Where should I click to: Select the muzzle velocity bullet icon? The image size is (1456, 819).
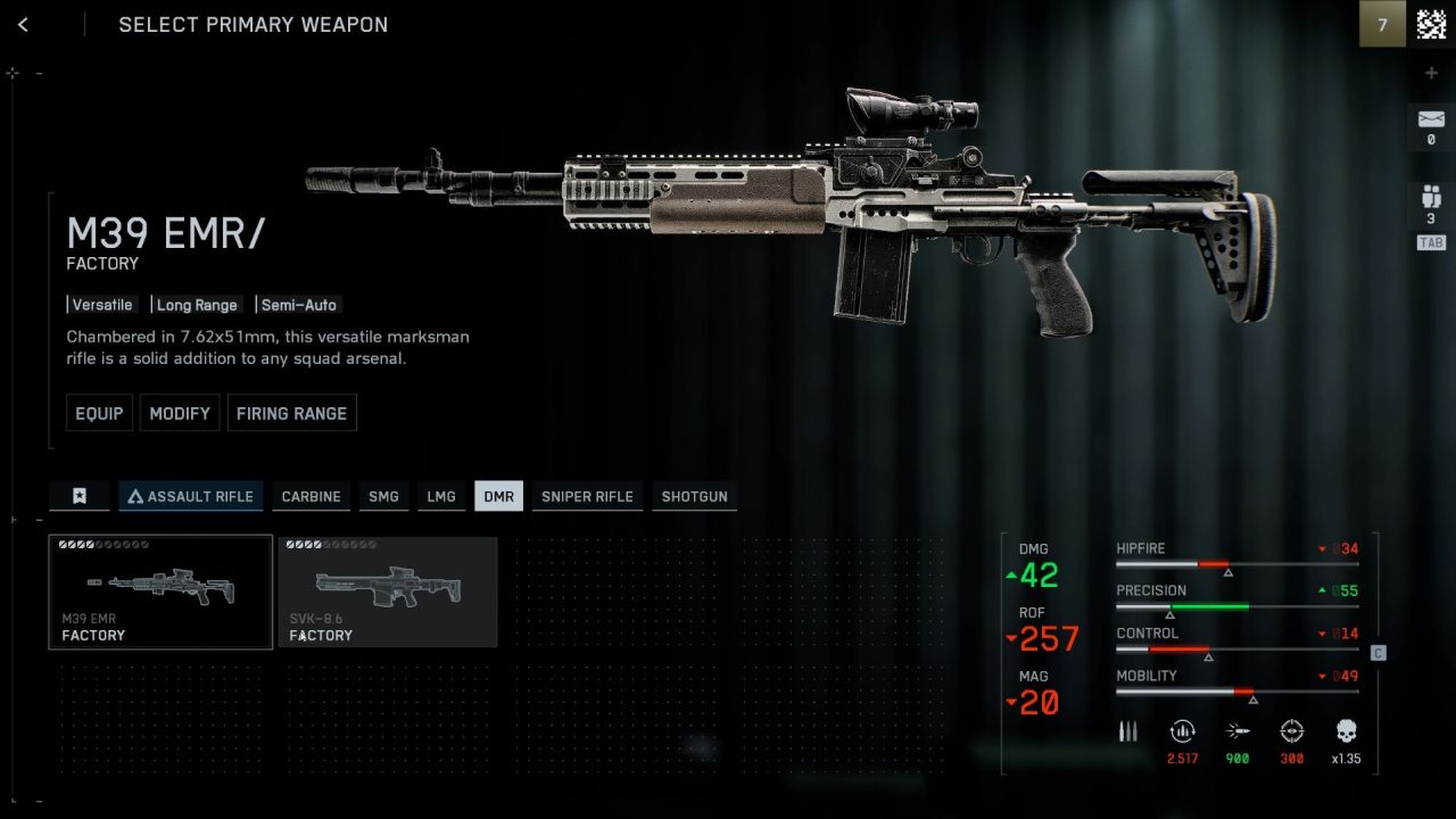pos(1237,732)
